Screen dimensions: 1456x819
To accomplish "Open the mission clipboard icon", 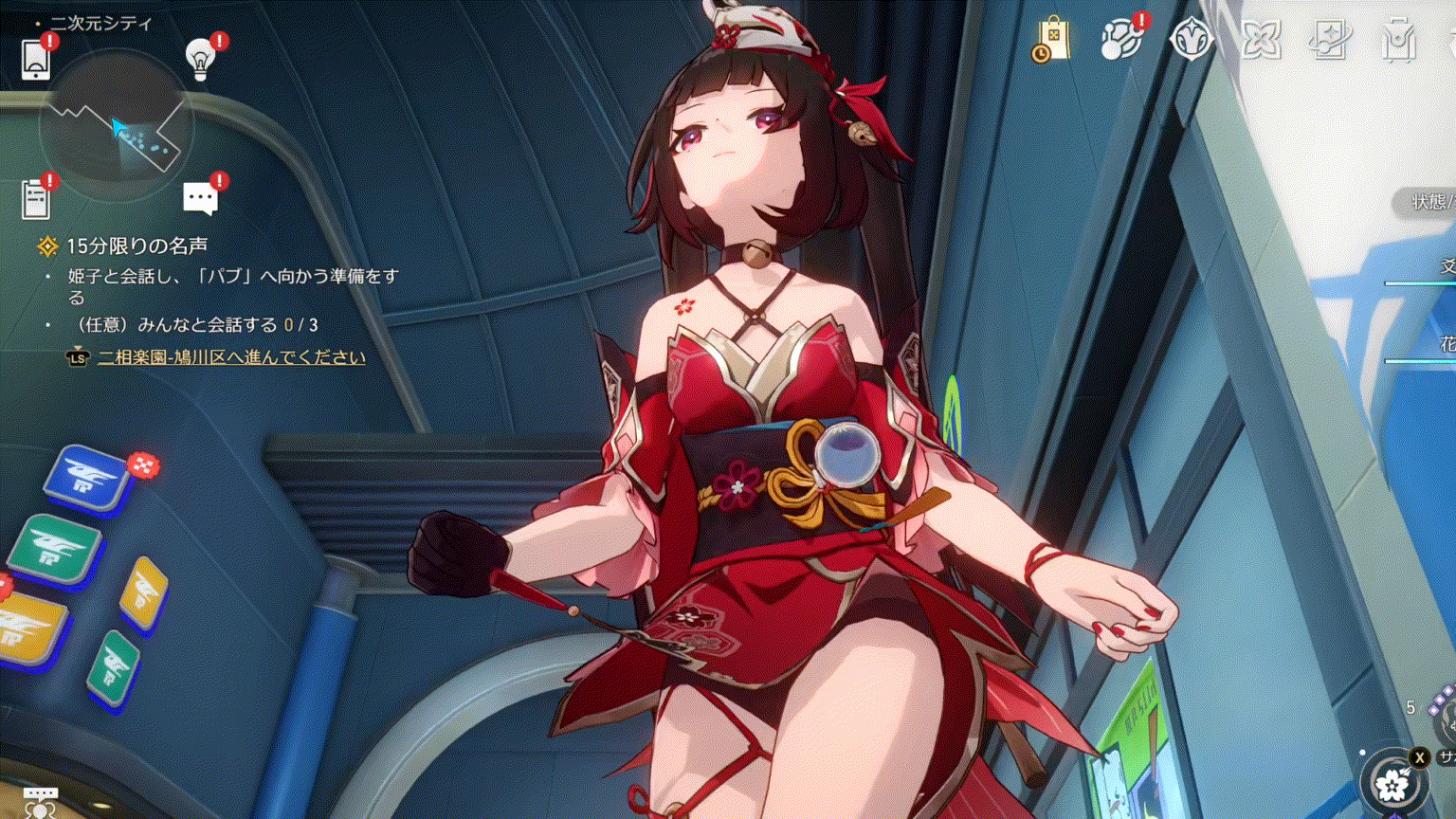I will [x=36, y=199].
